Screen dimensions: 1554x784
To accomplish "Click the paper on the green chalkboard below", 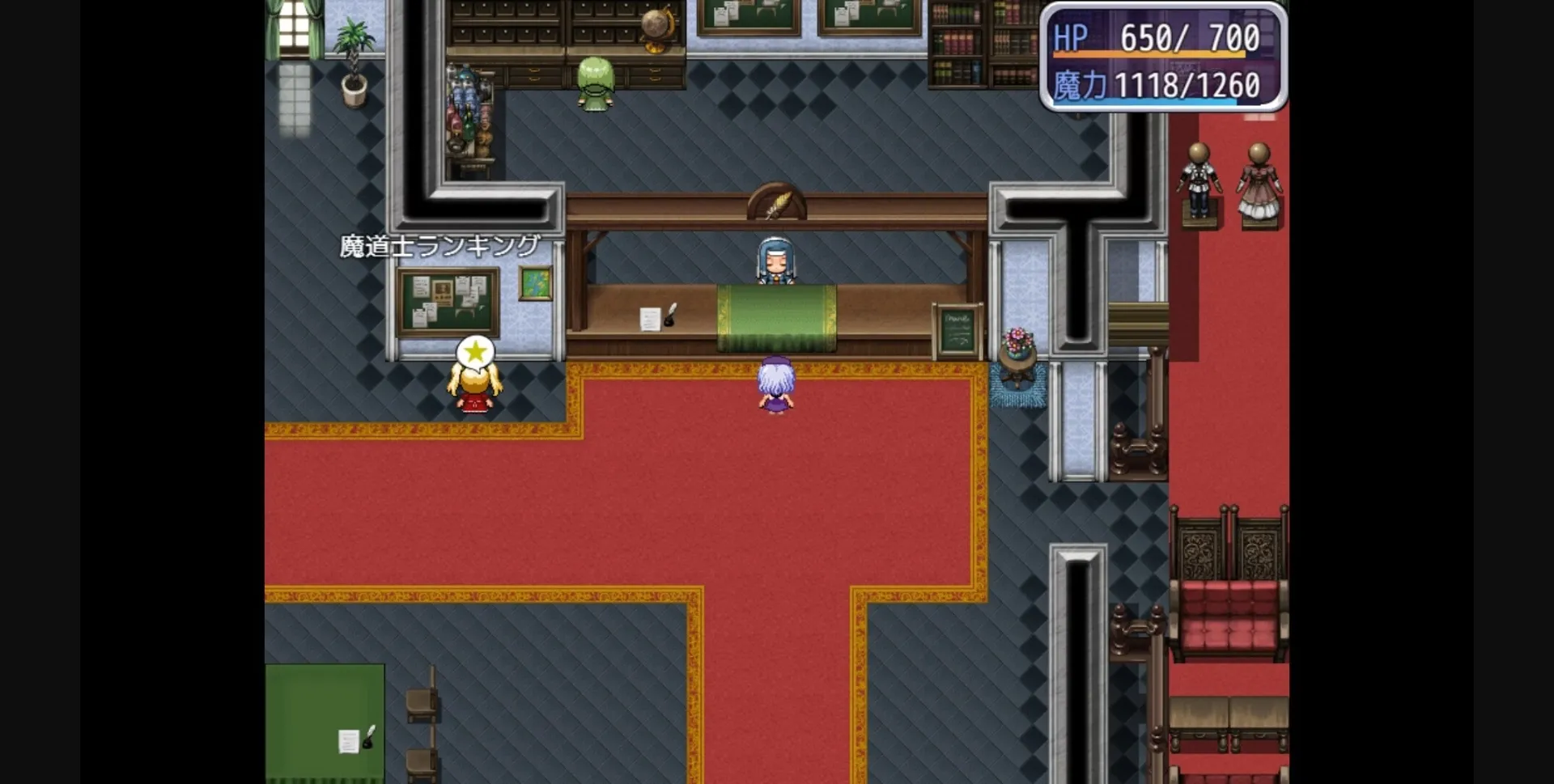I will pyautogui.click(x=350, y=740).
